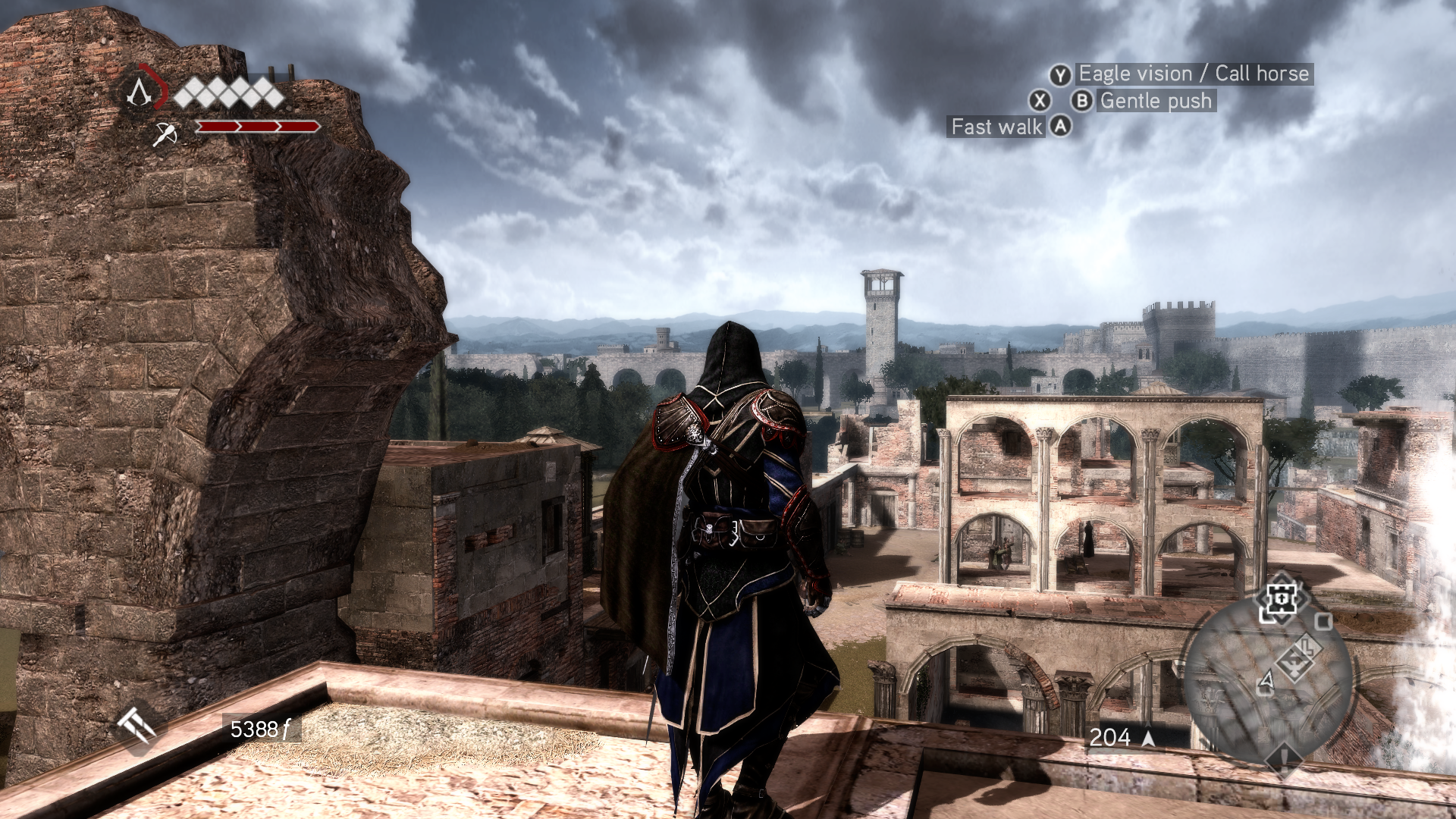Select the tower marker on the minimap

coord(1280,600)
